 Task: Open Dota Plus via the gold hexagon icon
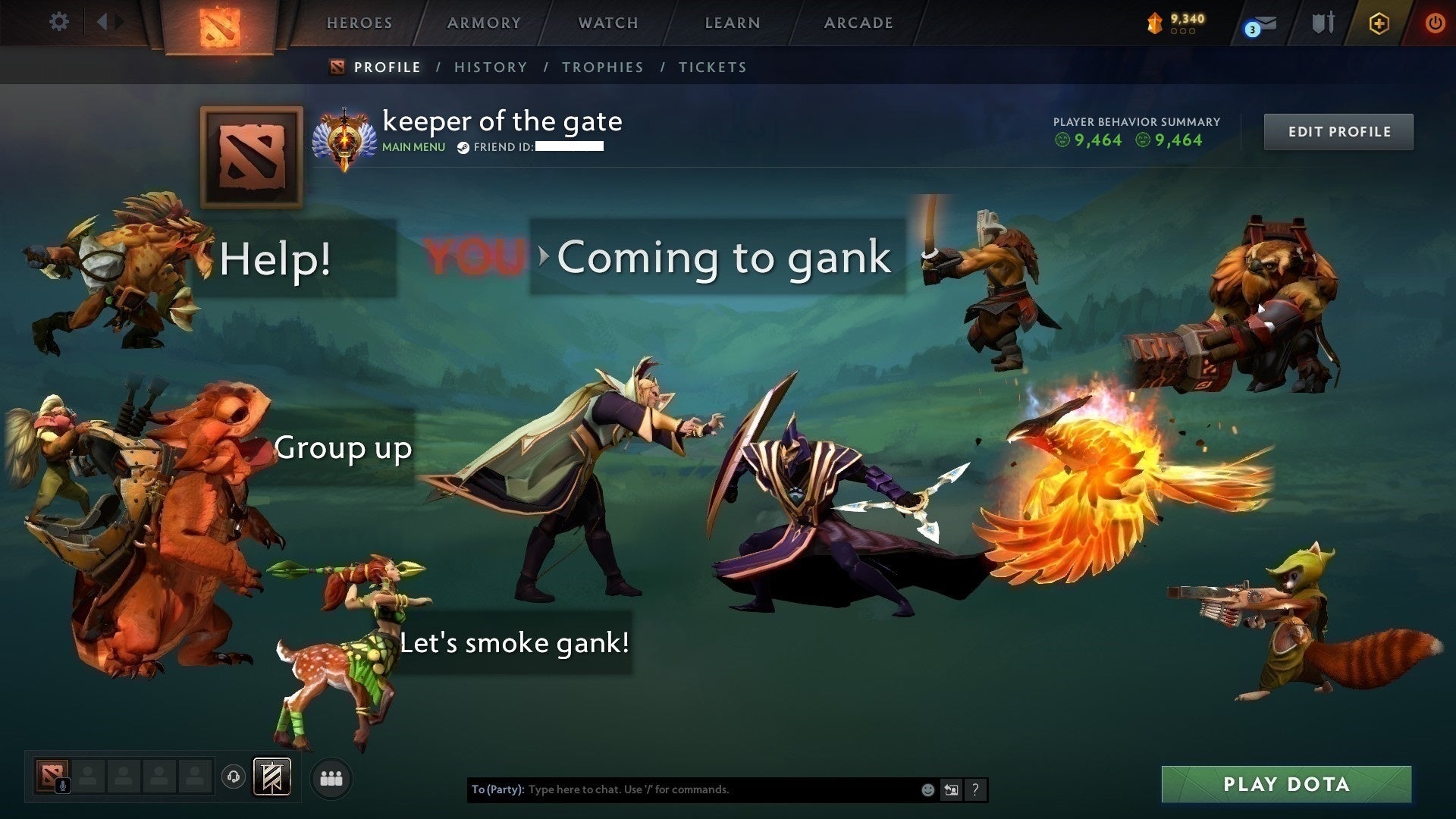pyautogui.click(x=1379, y=23)
